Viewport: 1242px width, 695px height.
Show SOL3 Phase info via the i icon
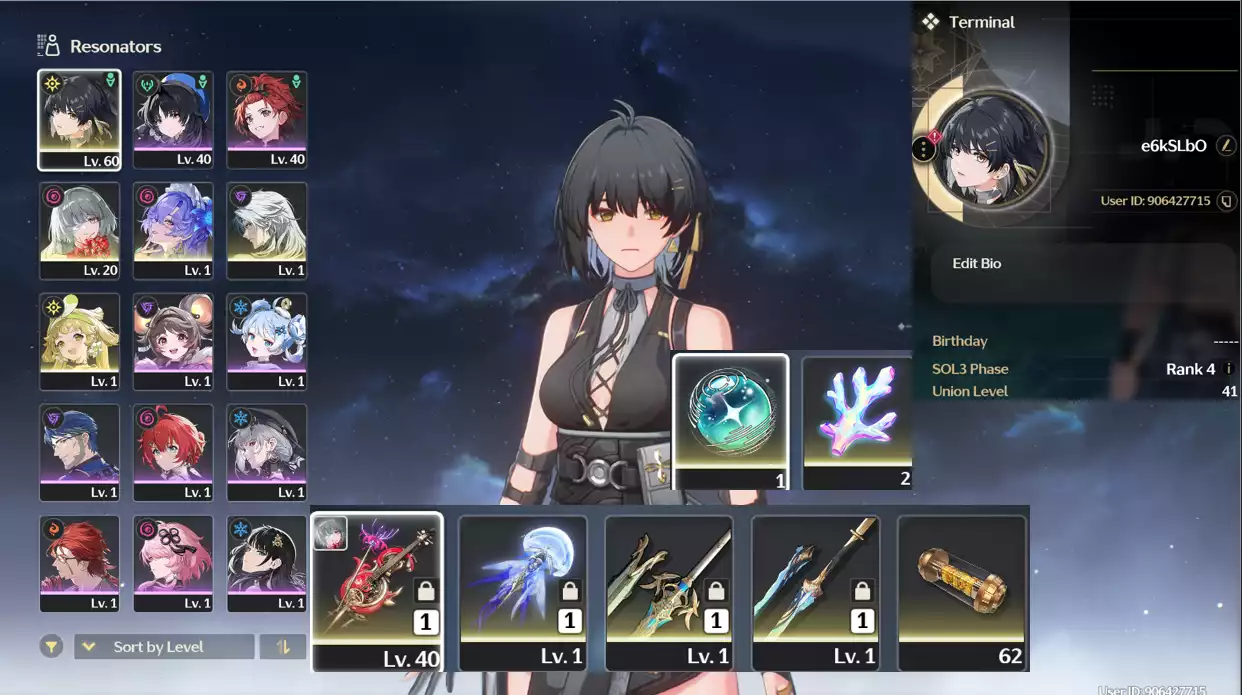pyautogui.click(x=1229, y=369)
